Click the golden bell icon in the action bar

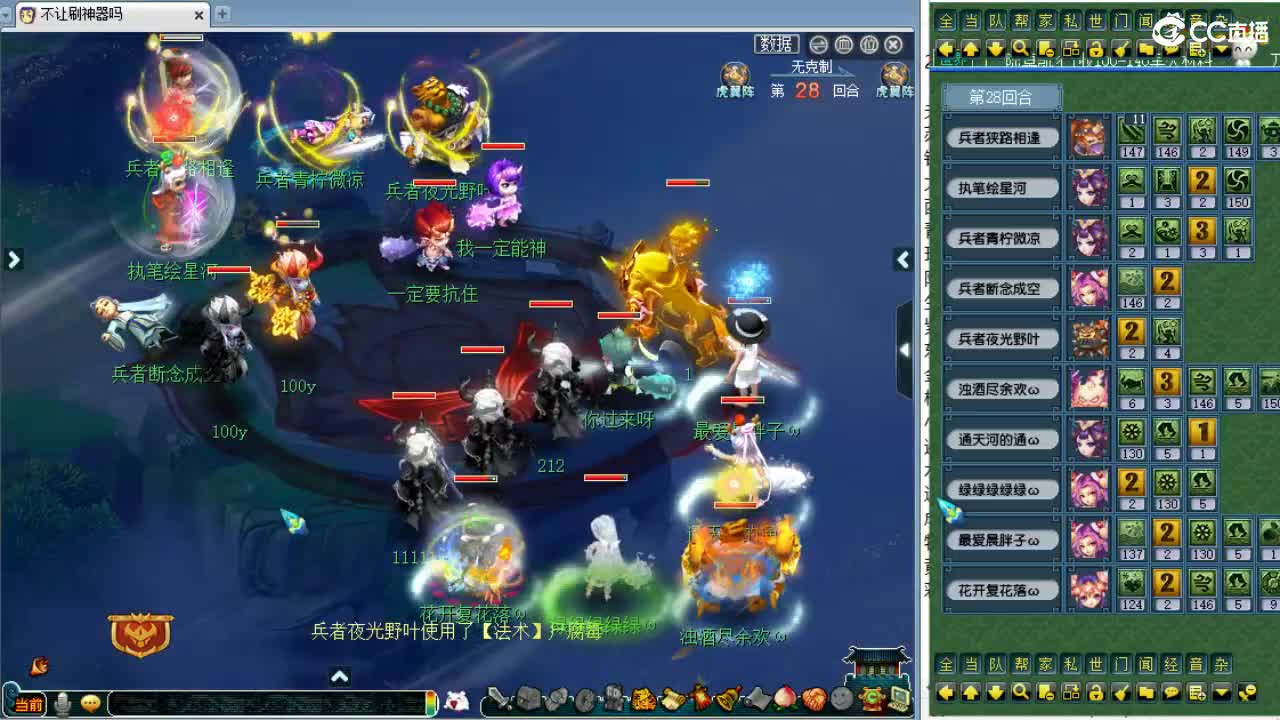[729, 698]
